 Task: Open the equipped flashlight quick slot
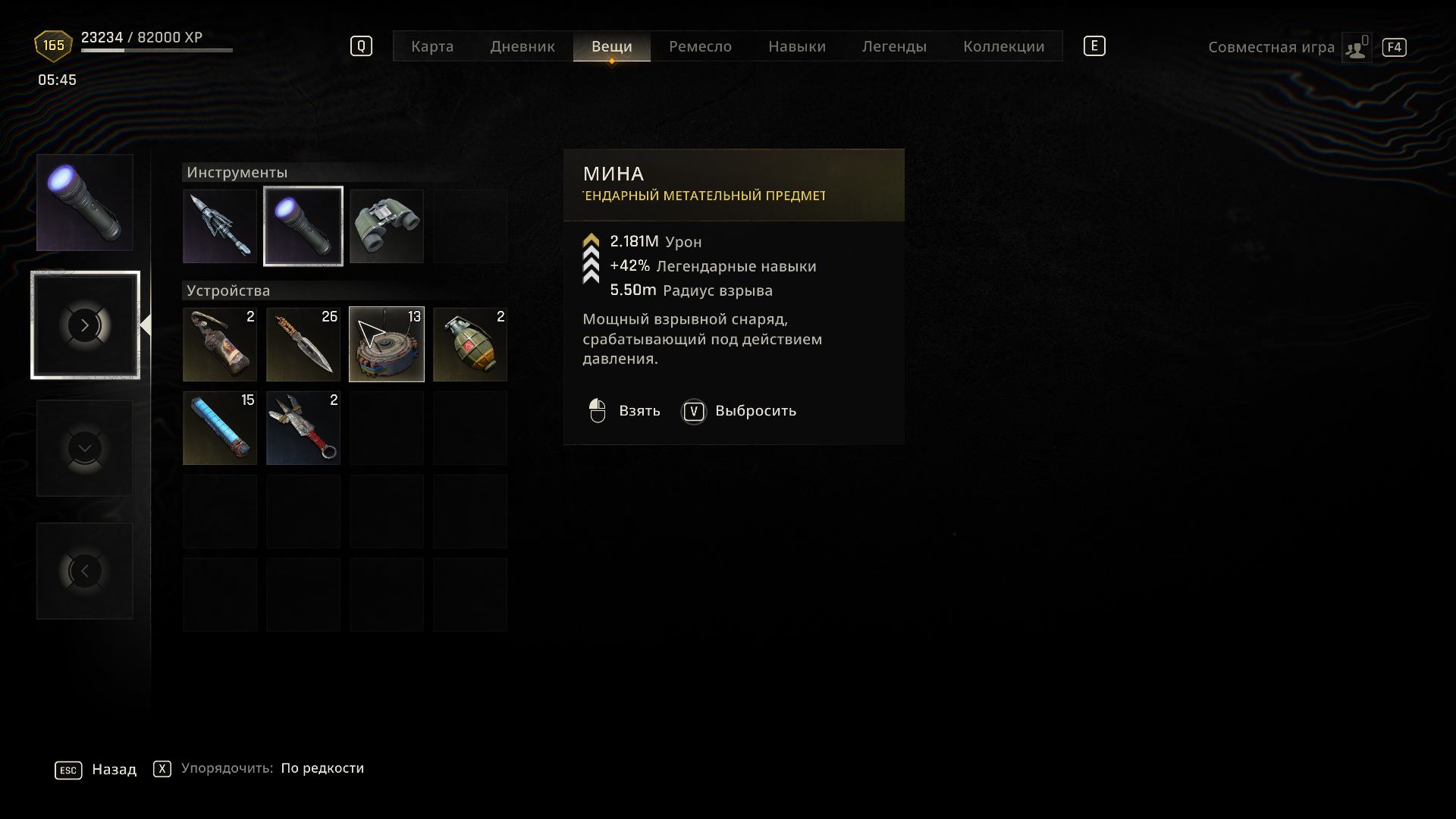click(85, 202)
